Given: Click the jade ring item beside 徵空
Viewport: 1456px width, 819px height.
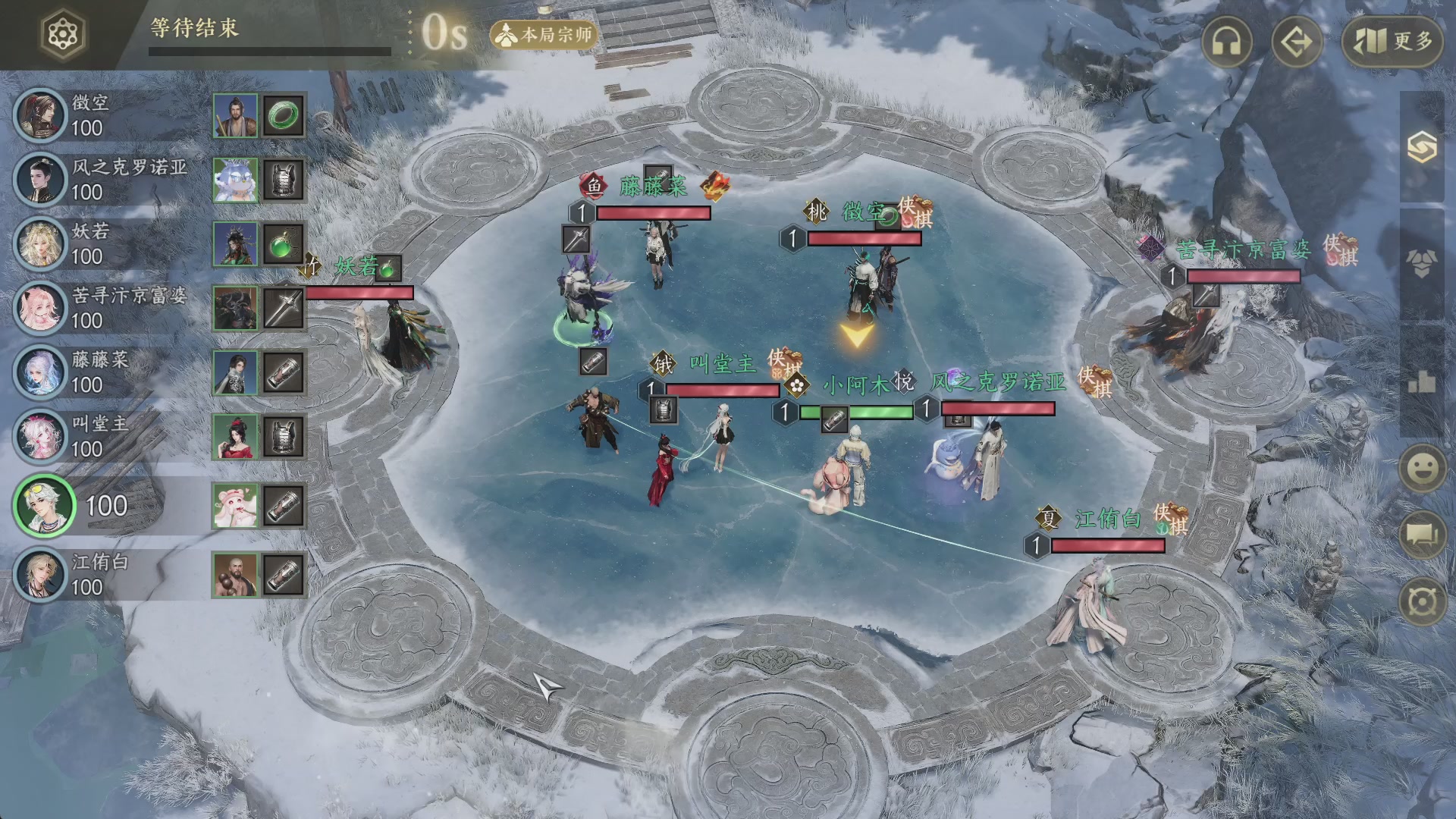Looking at the screenshot, I should click(x=284, y=116).
